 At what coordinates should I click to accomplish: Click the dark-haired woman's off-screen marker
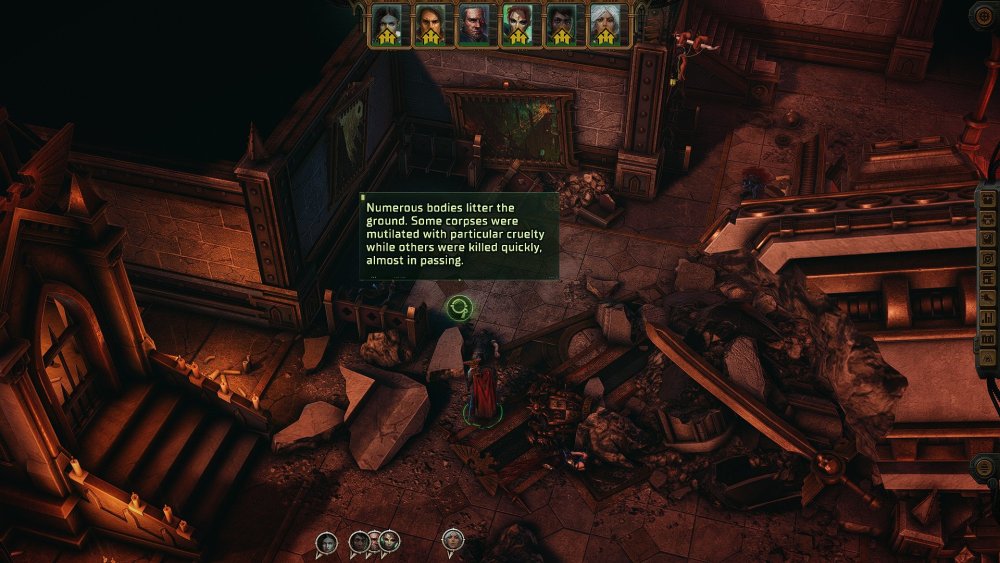[x=326, y=542]
